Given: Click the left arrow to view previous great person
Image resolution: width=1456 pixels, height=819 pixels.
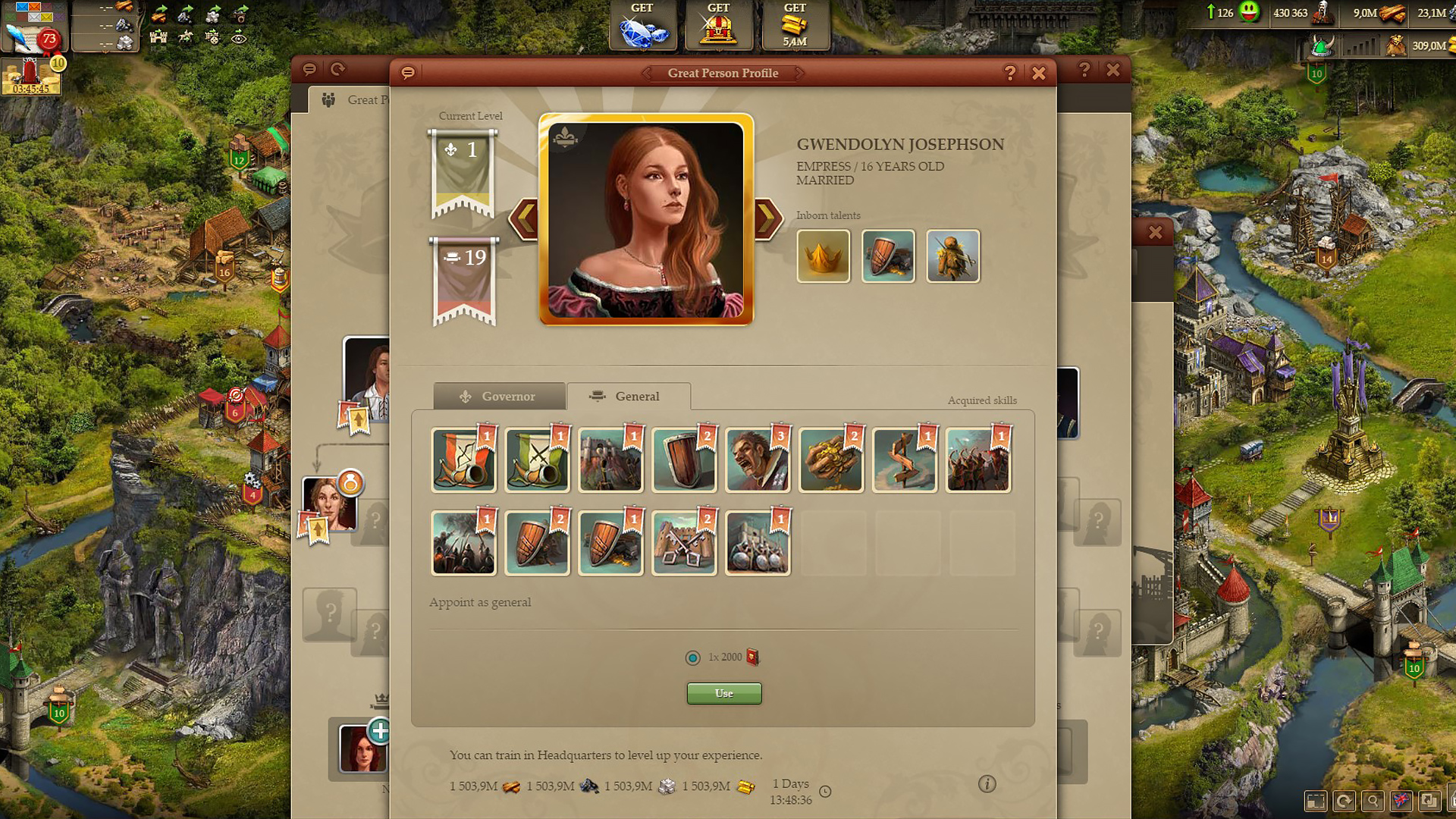Looking at the screenshot, I should pos(525,218).
